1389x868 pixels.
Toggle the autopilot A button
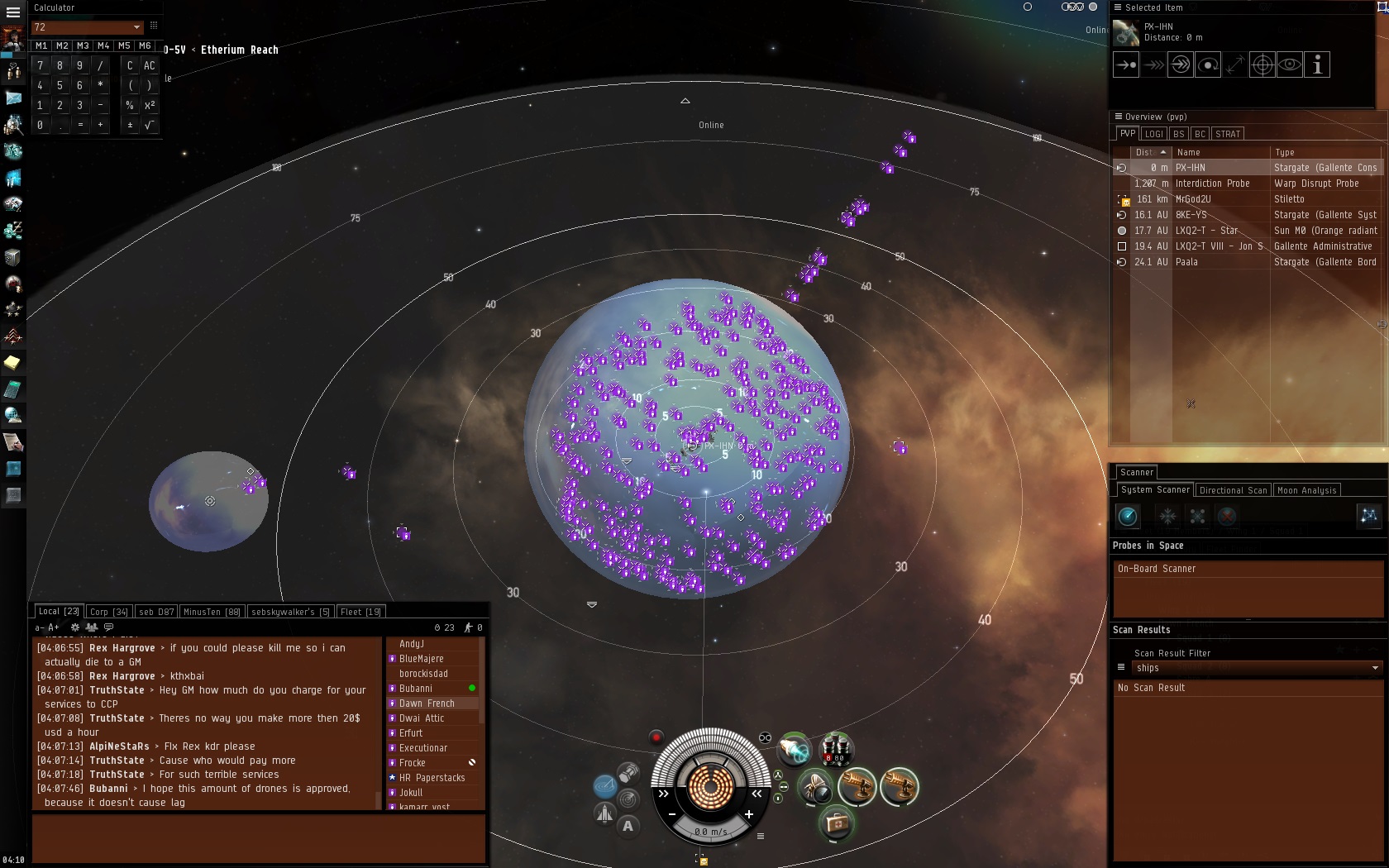pos(628,825)
